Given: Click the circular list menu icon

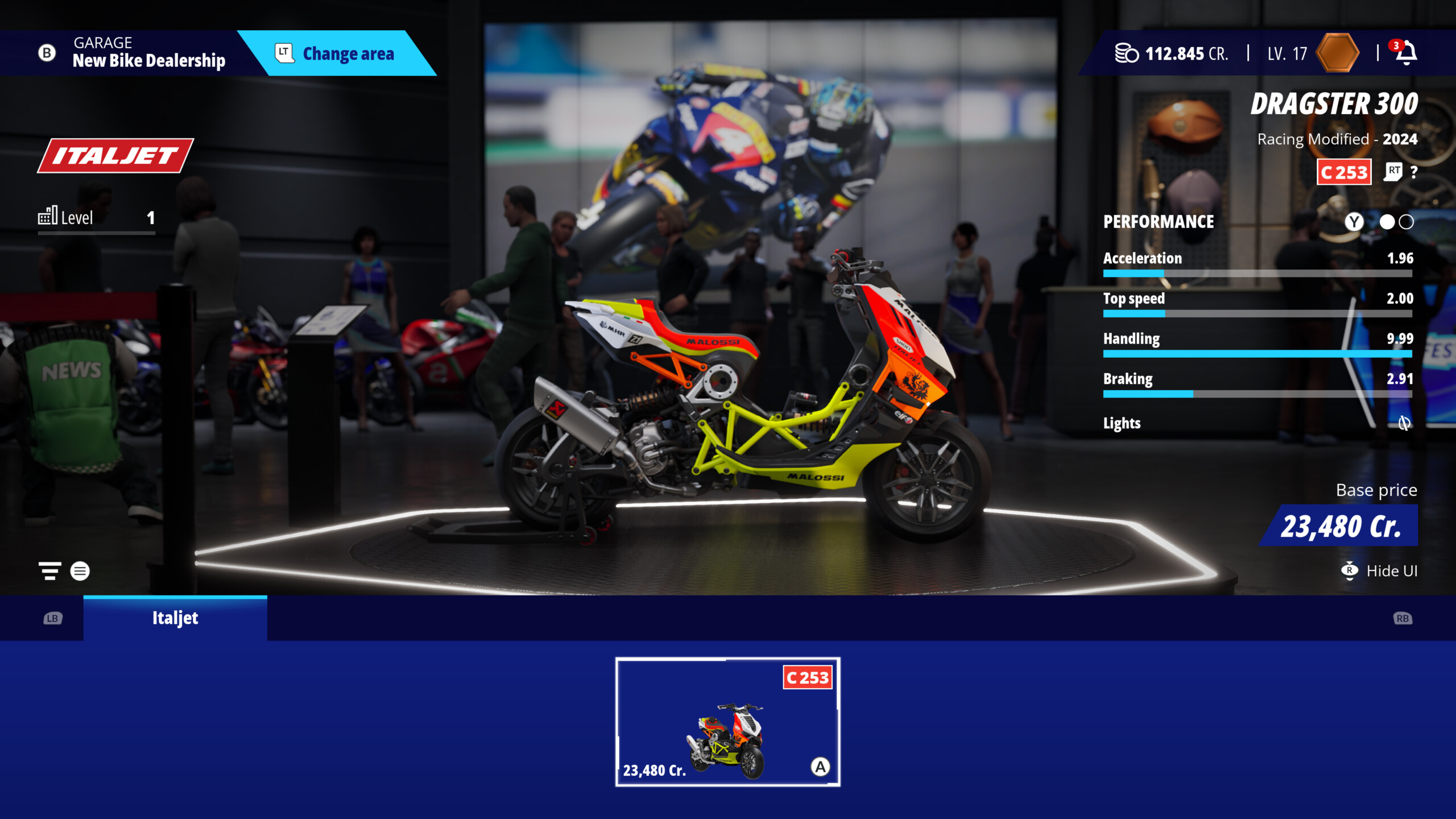Looking at the screenshot, I should [80, 571].
